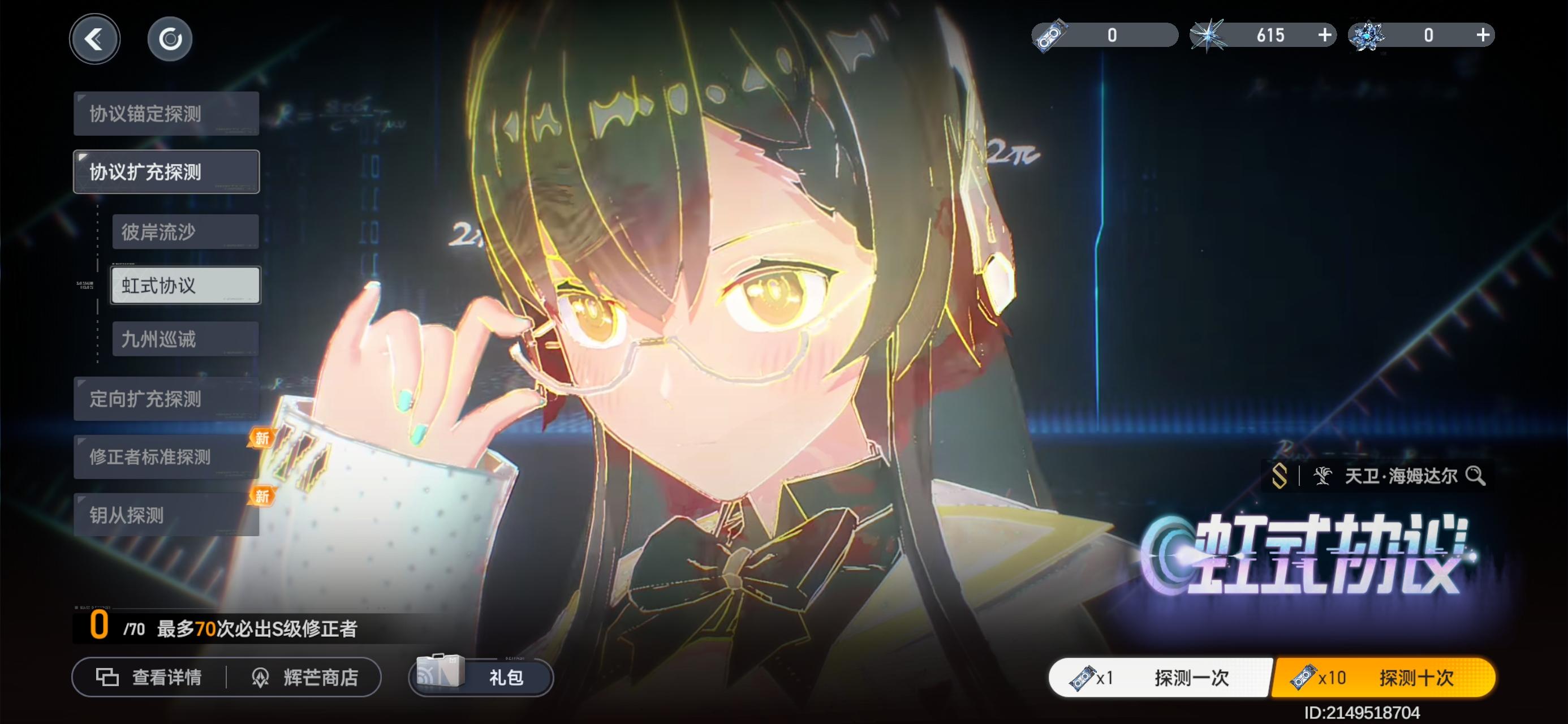Expand the 修正者标准探测 category

tap(166, 456)
